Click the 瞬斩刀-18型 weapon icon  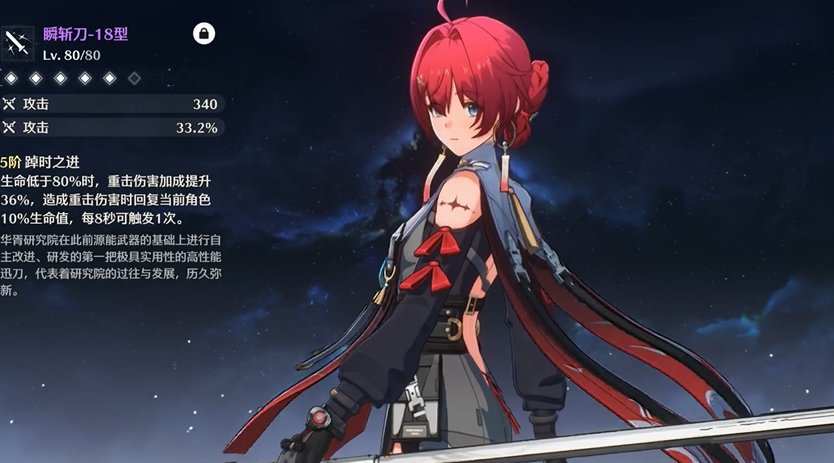(x=17, y=42)
